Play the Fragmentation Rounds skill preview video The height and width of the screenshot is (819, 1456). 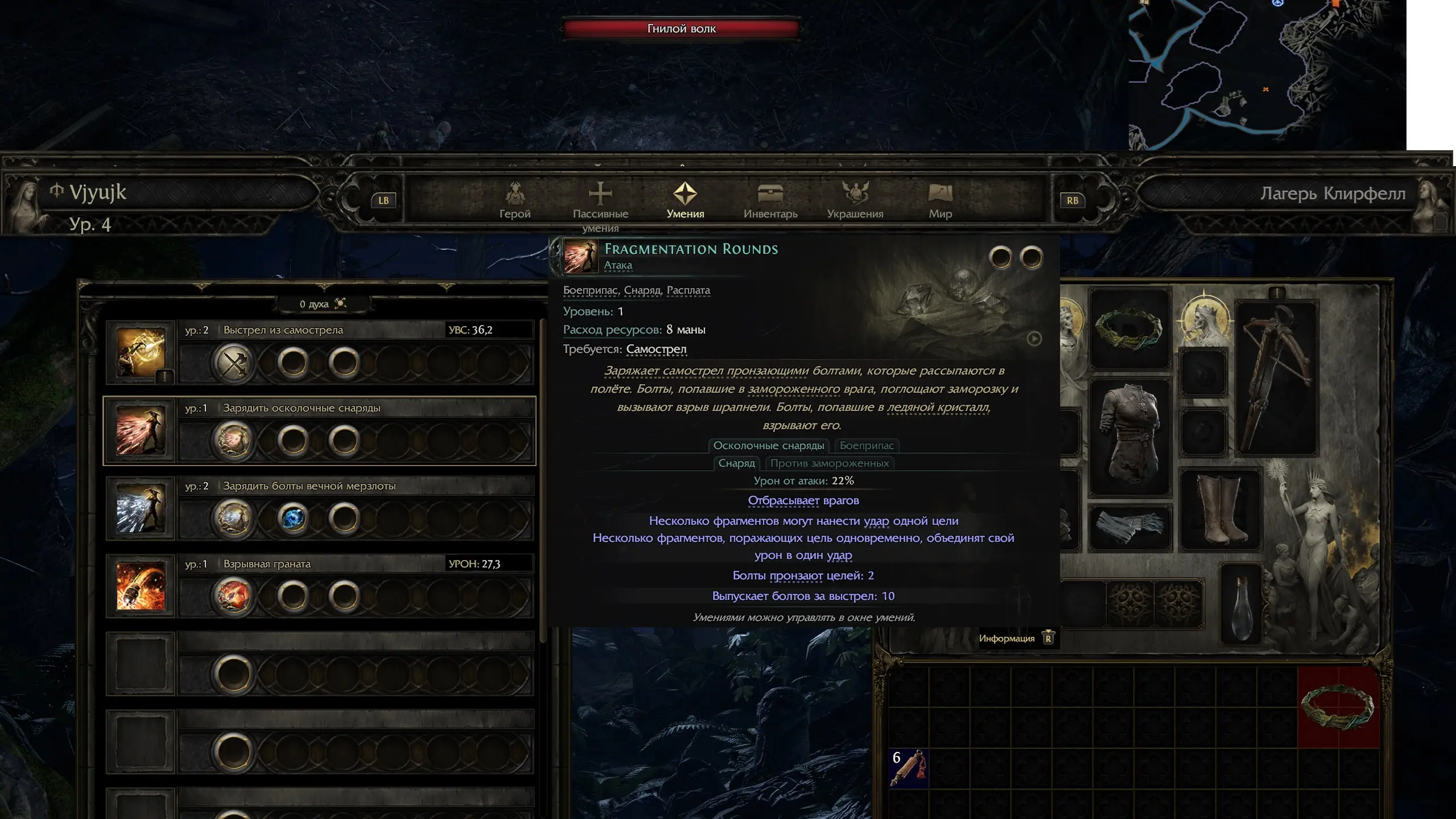click(x=1034, y=339)
